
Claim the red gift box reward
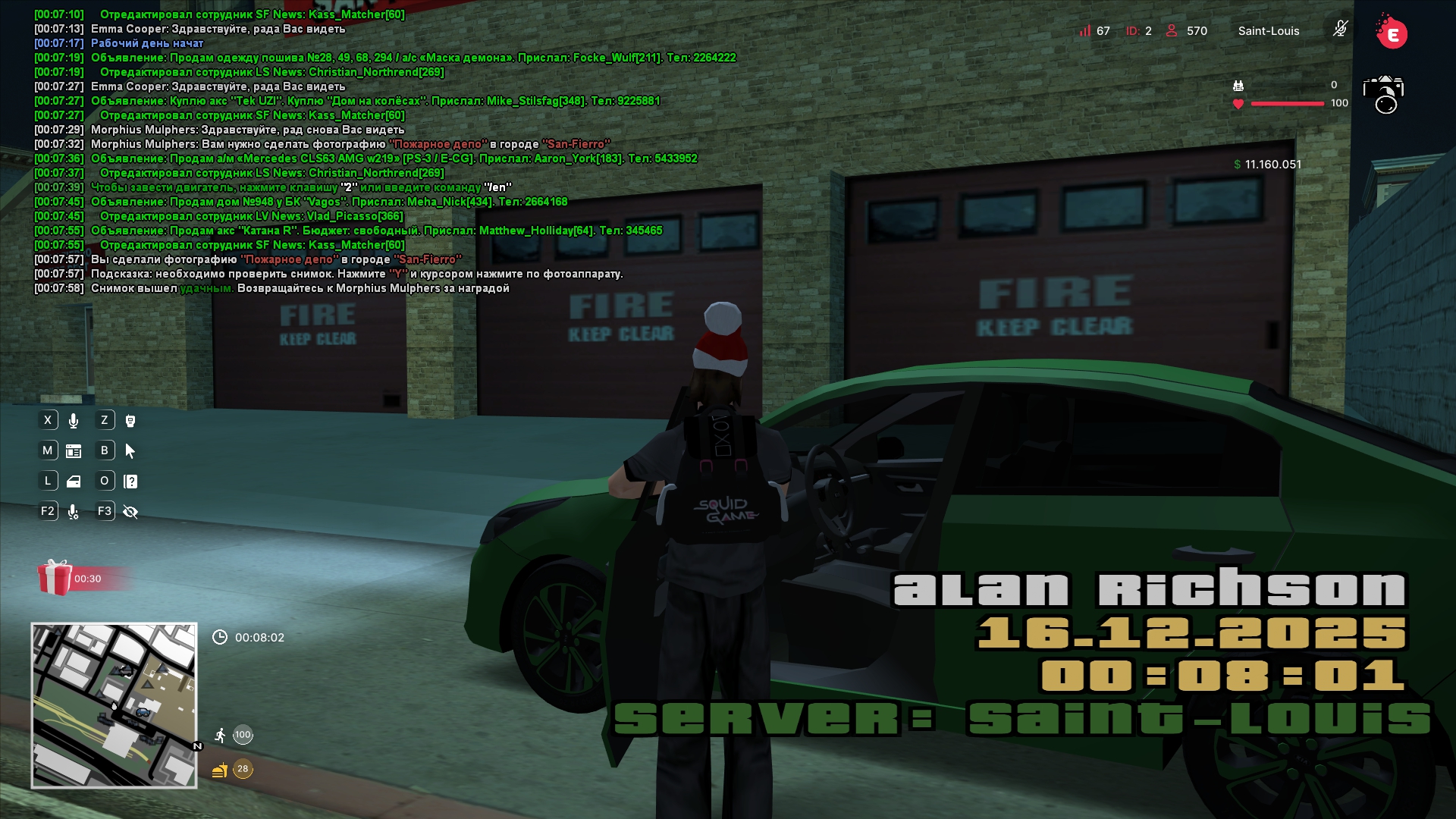point(55,578)
